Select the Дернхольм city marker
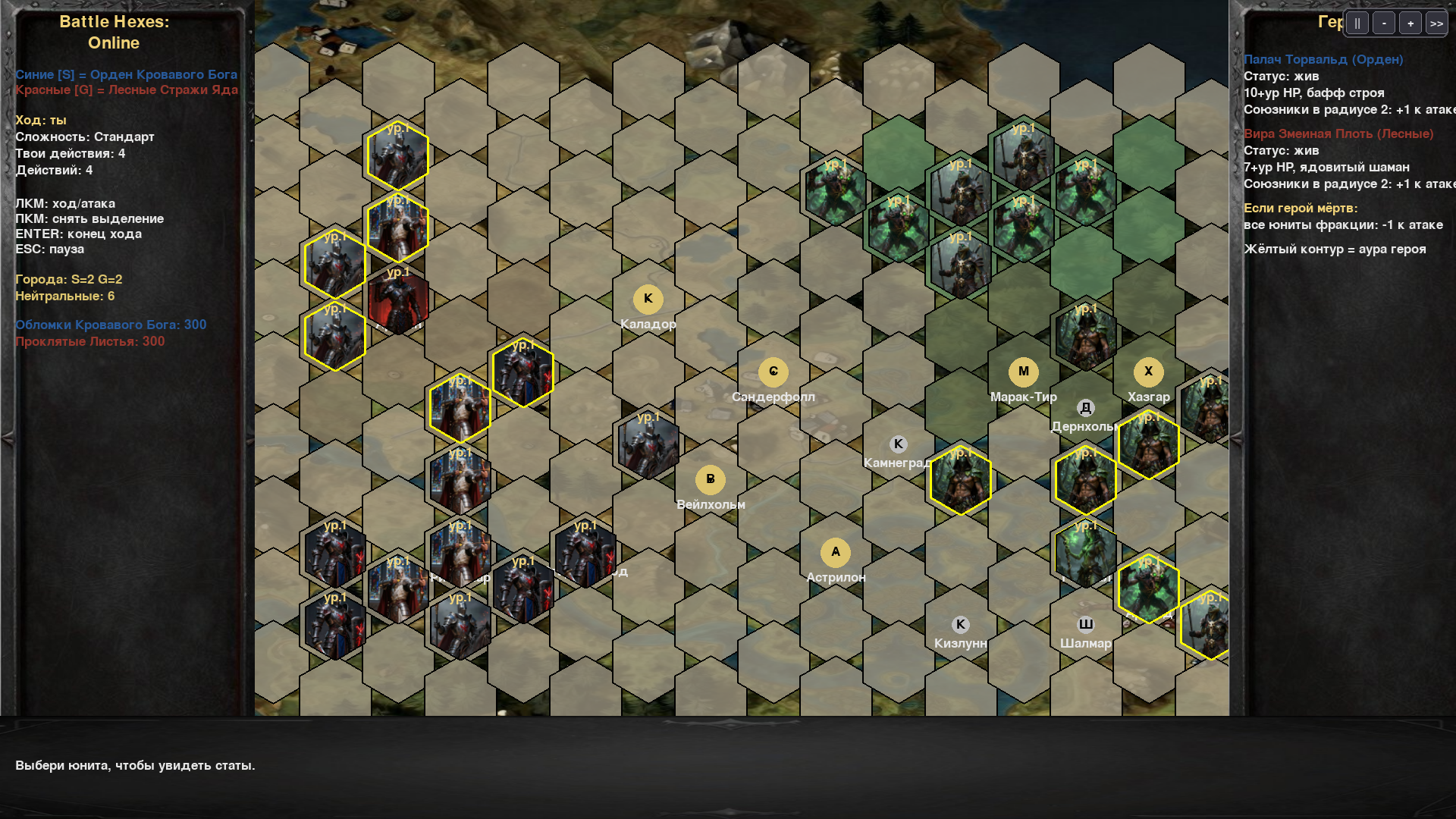Image resolution: width=1456 pixels, height=819 pixels. 1085,408
